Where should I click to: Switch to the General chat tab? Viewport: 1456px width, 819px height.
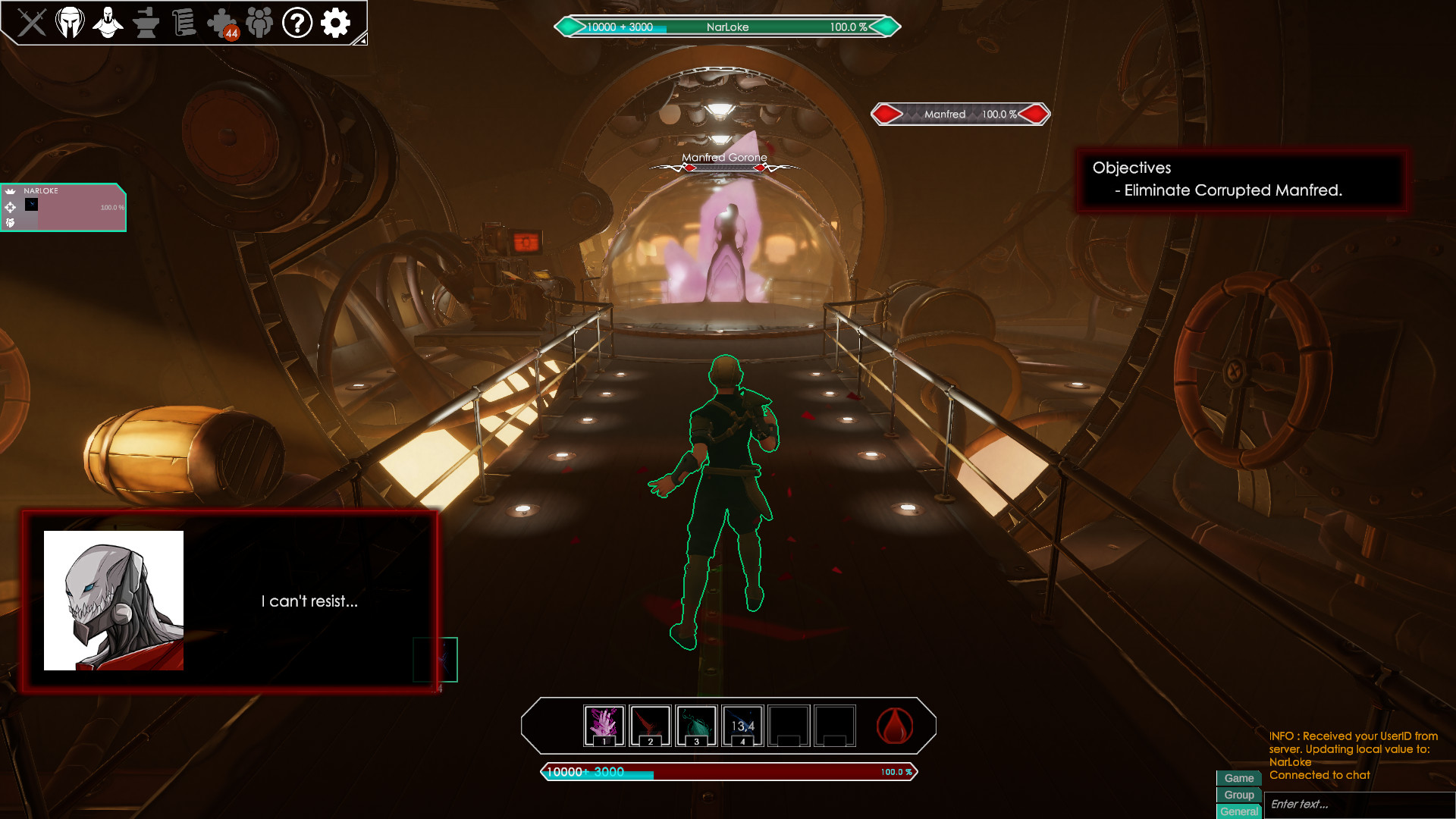tap(1238, 811)
